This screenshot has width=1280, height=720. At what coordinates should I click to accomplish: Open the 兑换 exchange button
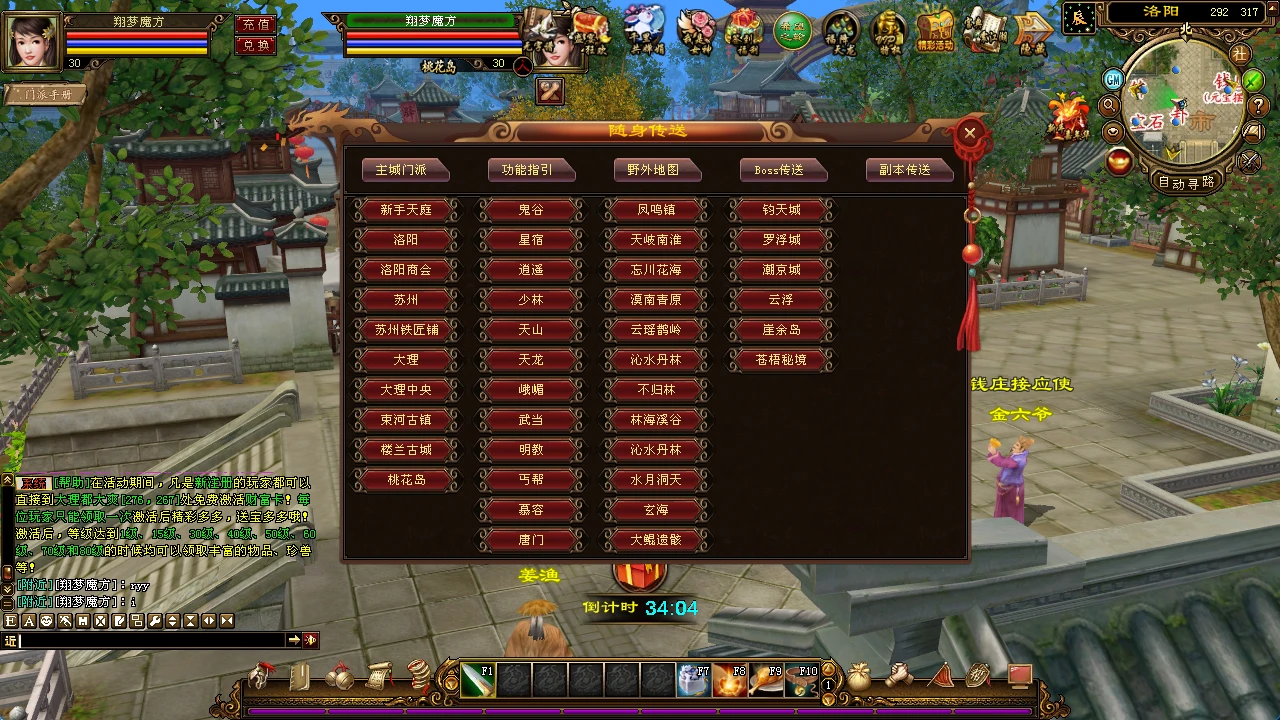[256, 45]
